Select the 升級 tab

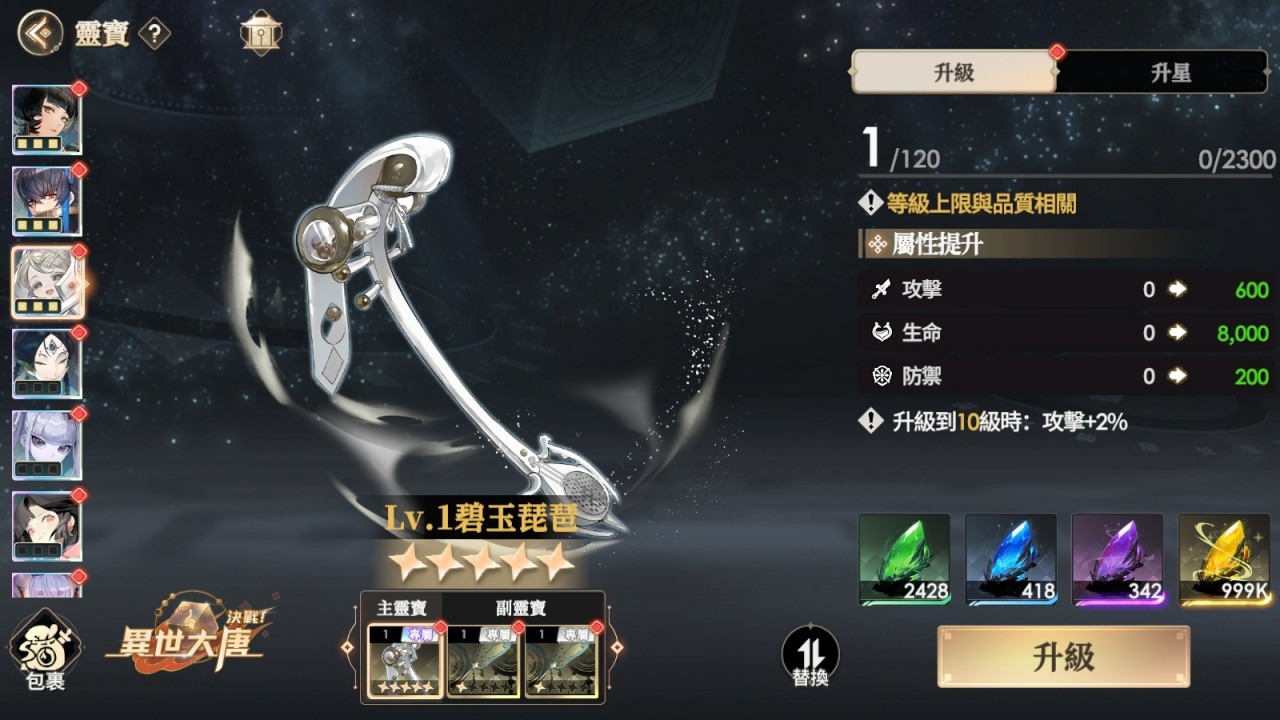click(x=953, y=73)
